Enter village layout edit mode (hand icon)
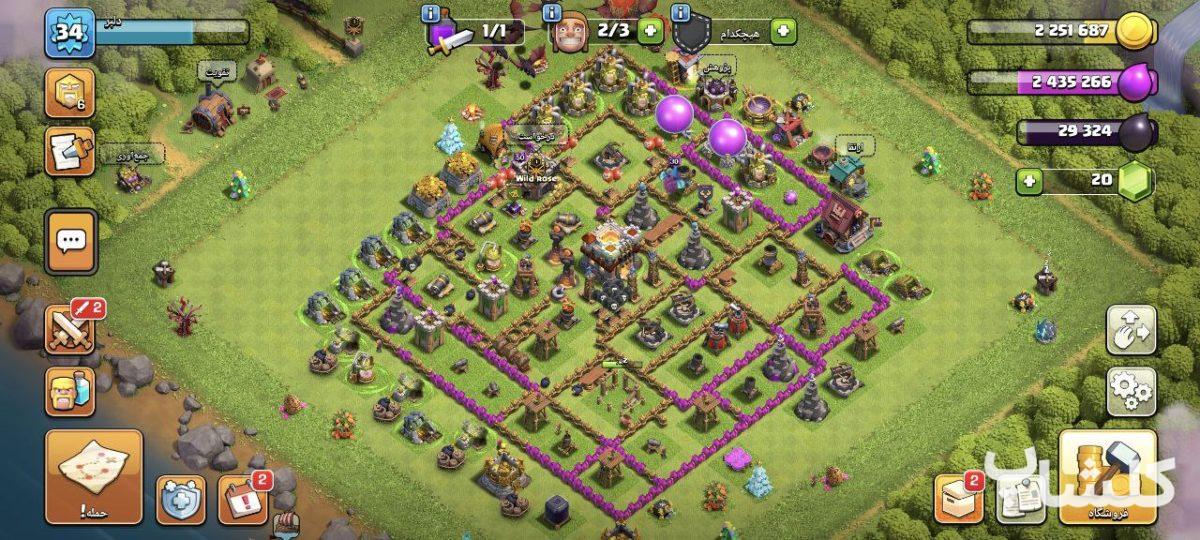Image resolution: width=1200 pixels, height=540 pixels. tap(1131, 330)
